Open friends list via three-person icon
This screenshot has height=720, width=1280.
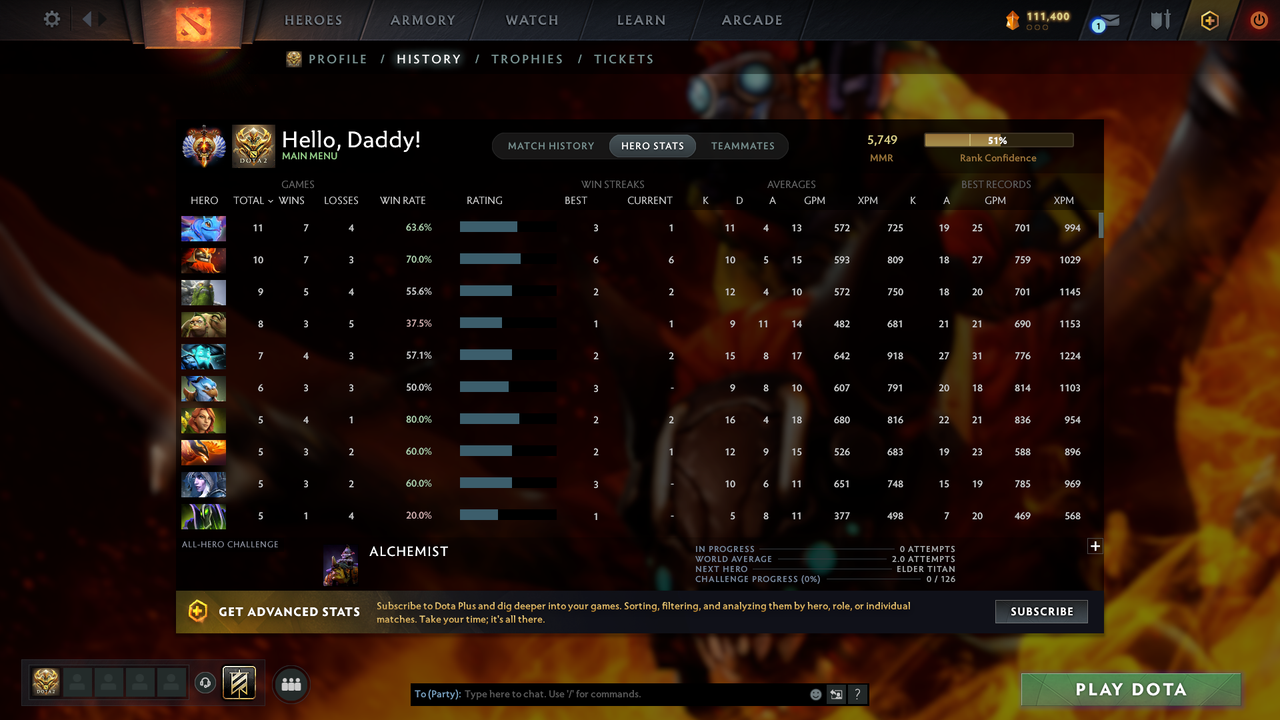tap(291, 683)
